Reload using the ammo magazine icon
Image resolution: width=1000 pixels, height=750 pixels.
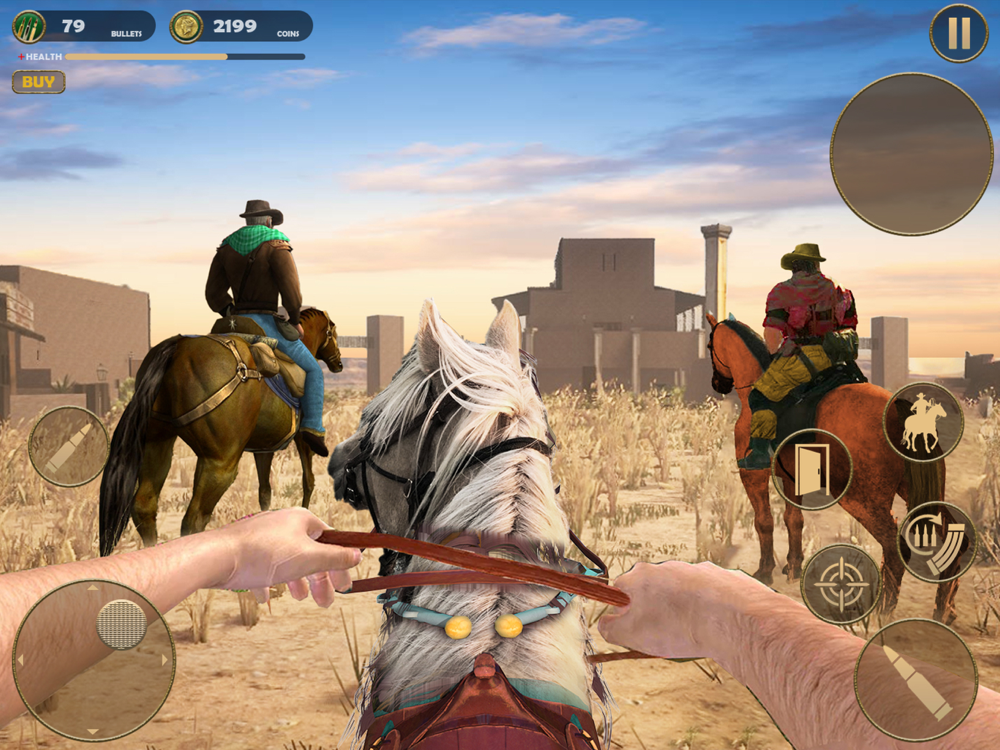click(937, 541)
